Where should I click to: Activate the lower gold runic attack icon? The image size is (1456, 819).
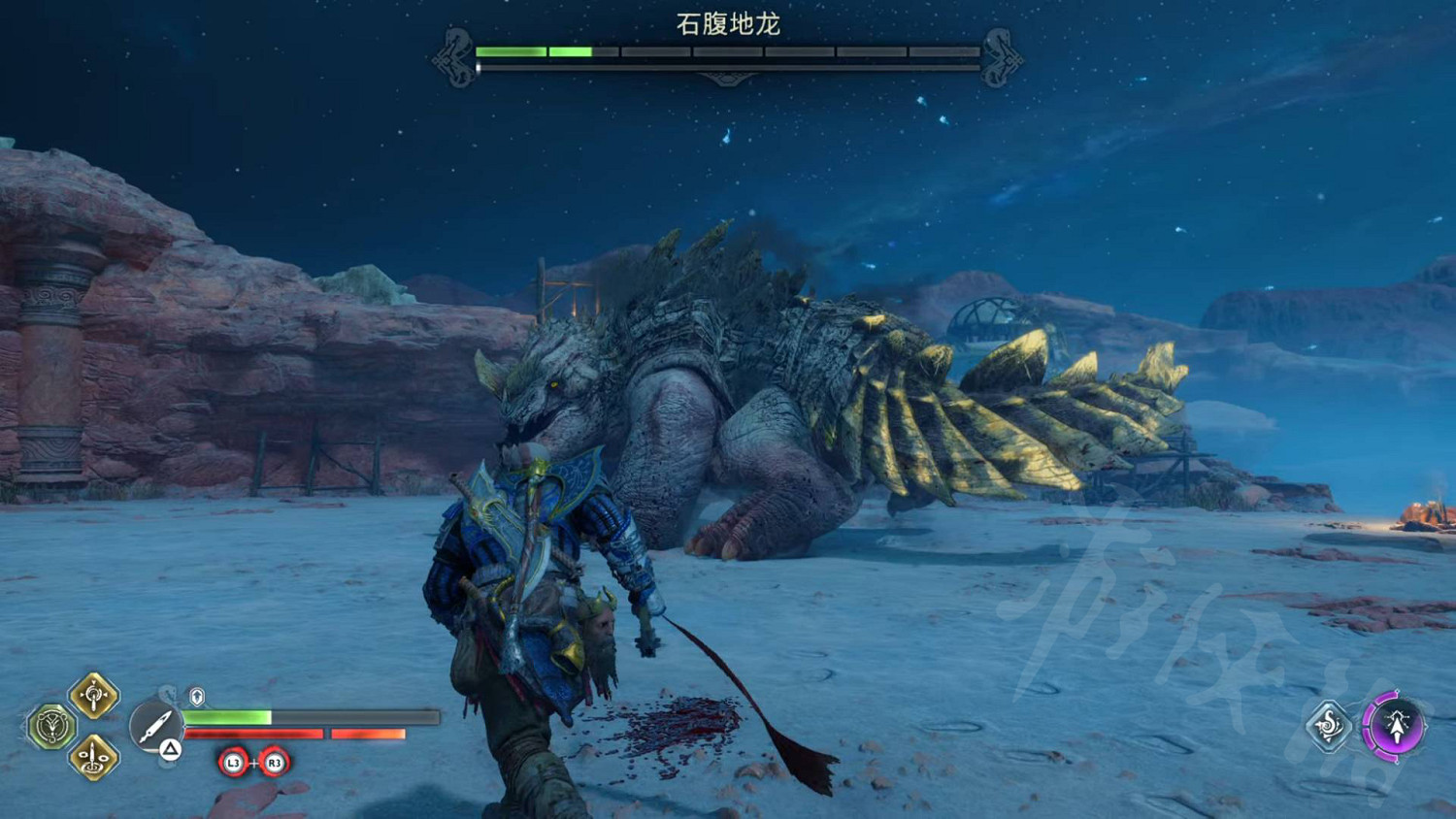(93, 757)
